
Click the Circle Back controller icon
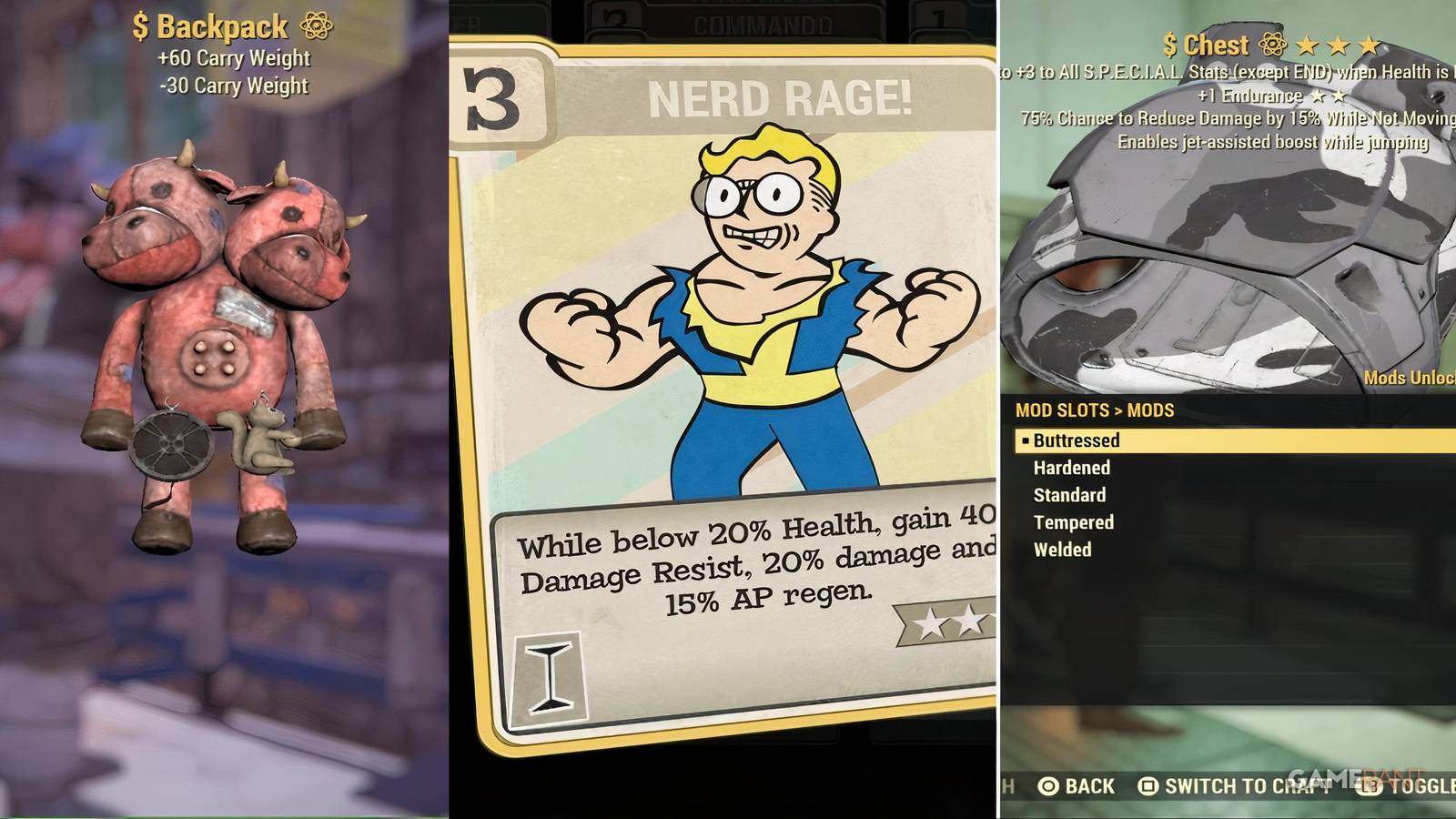coord(1049,785)
